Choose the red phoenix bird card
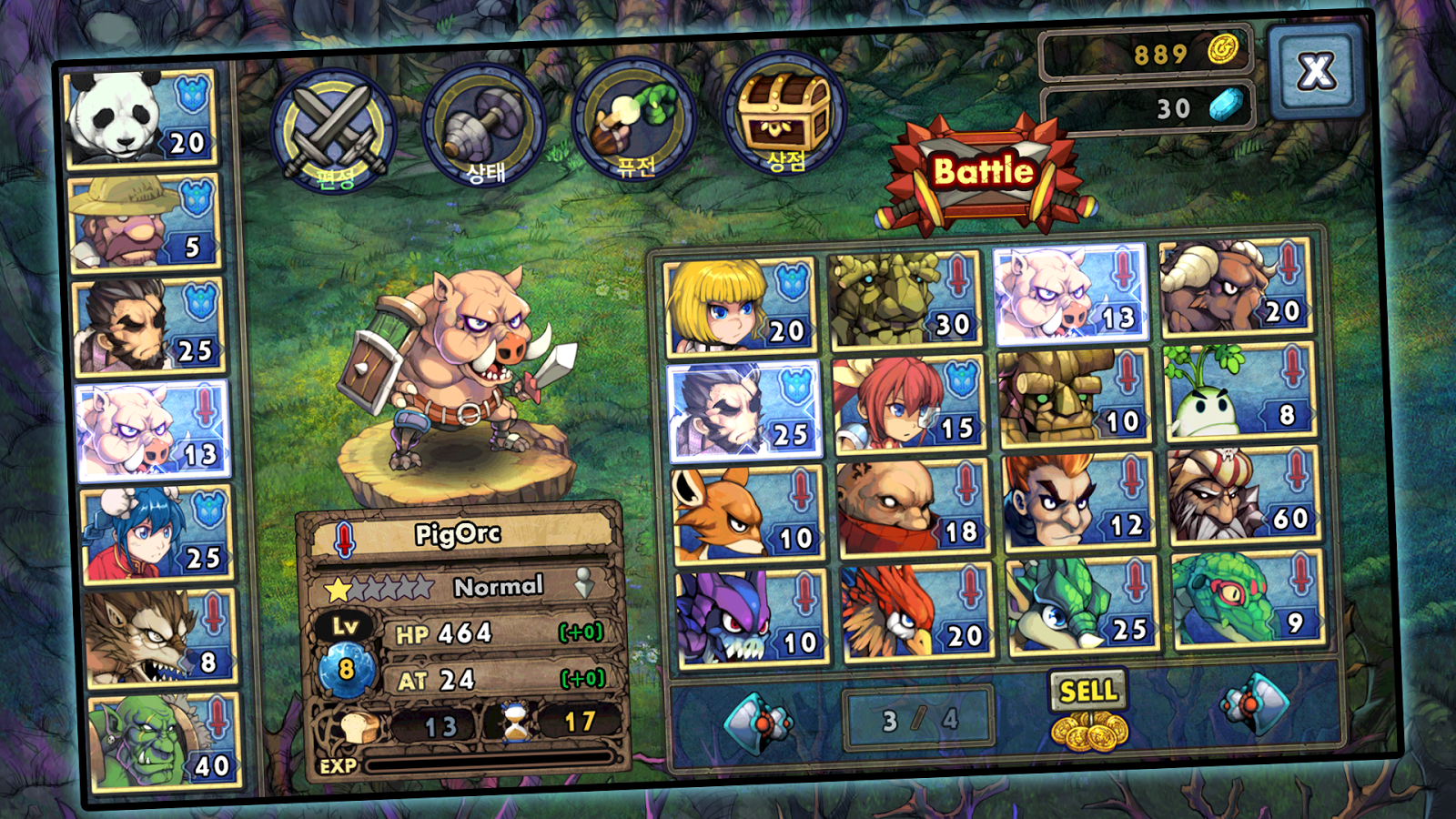This screenshot has width=1456, height=819. coord(915,612)
